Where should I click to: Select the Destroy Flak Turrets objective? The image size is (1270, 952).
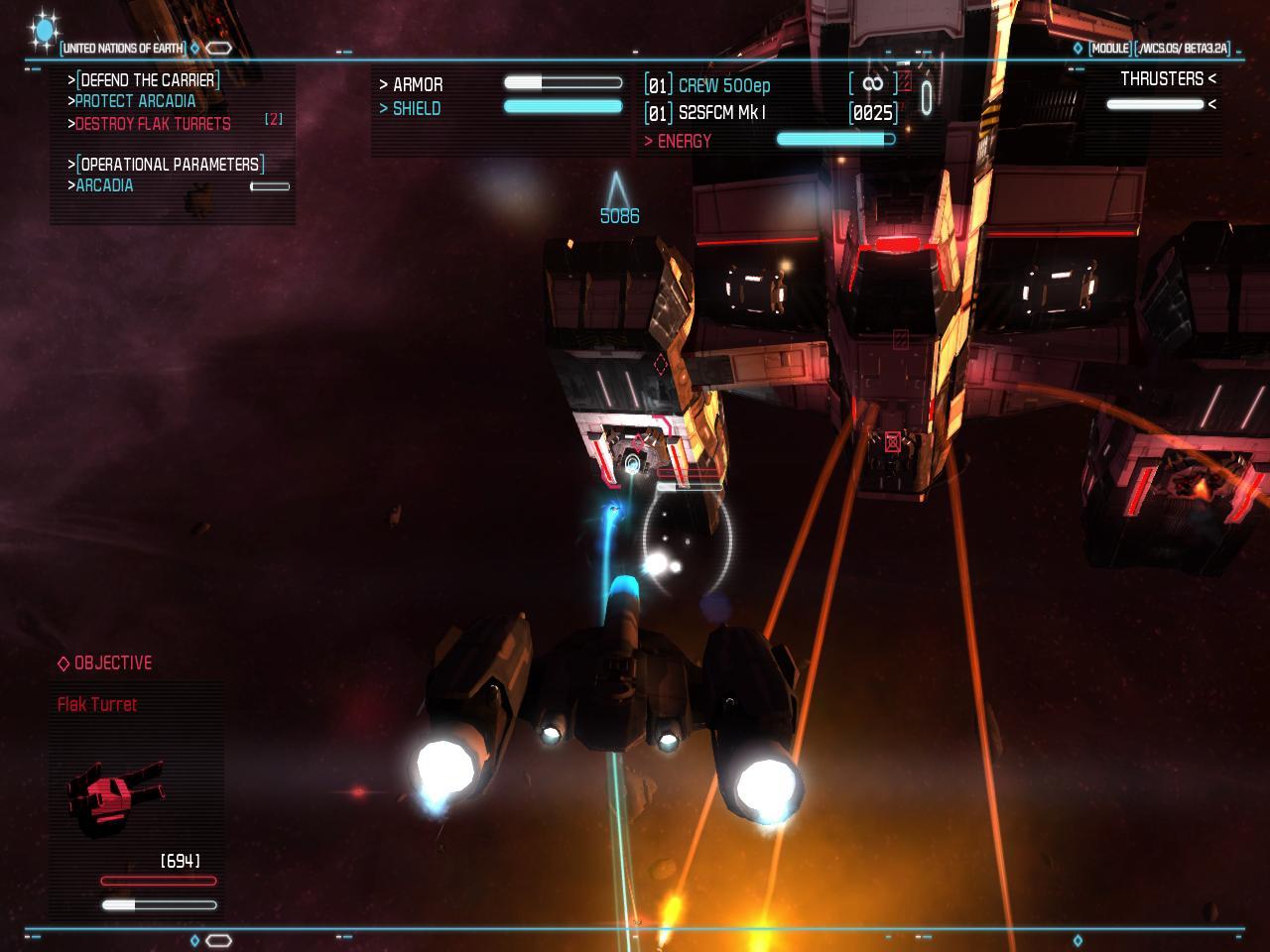(x=153, y=124)
